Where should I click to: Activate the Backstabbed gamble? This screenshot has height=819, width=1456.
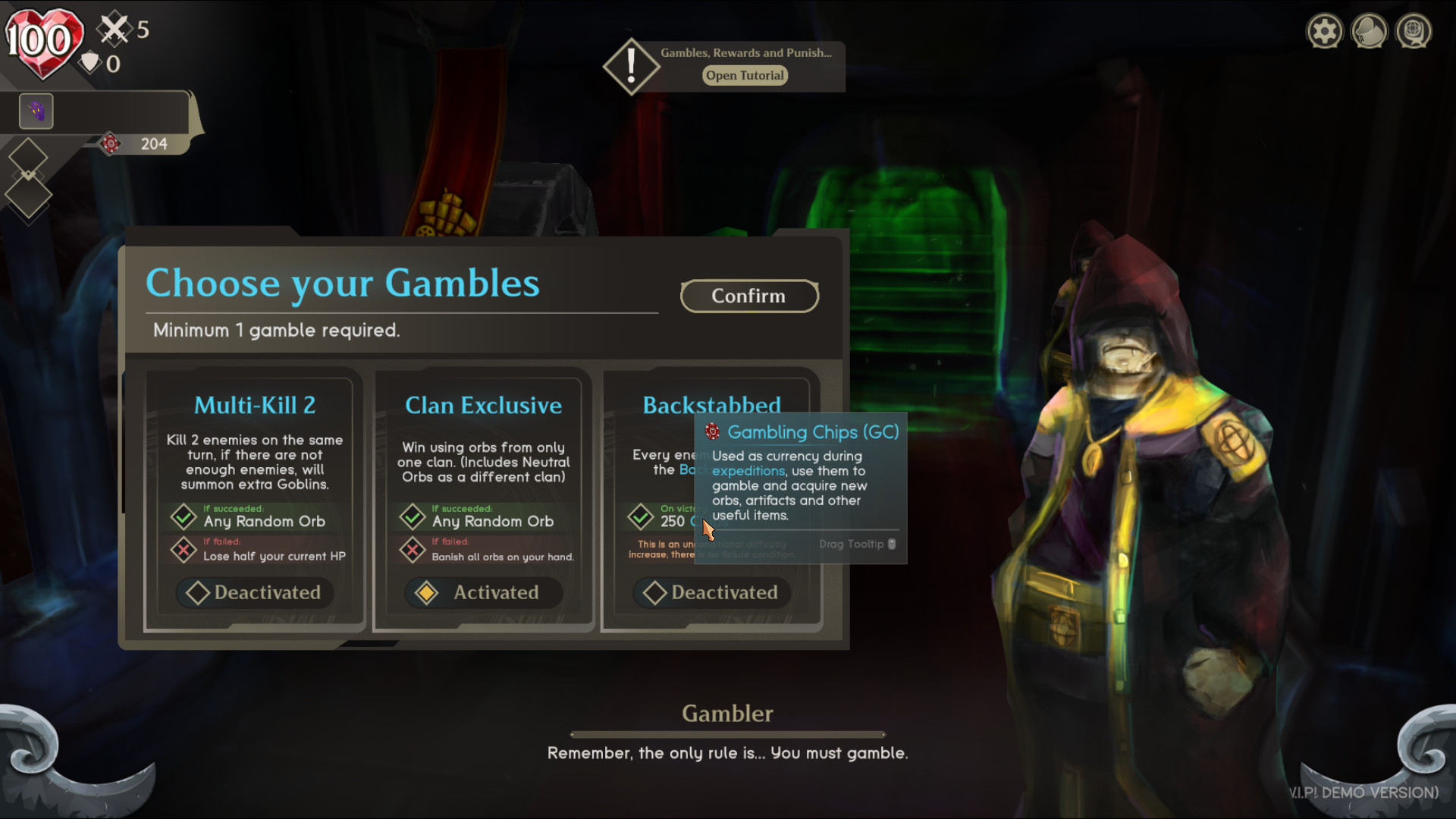(x=711, y=592)
